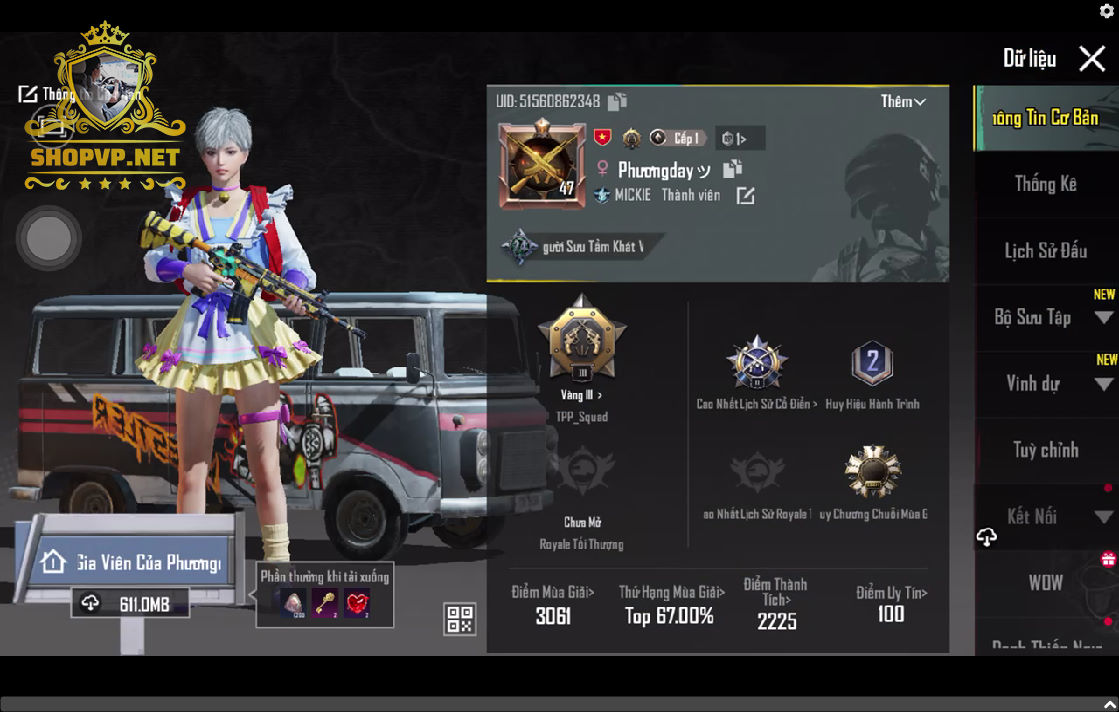Open the WOW tab
This screenshot has width=1119, height=712.
click(x=1045, y=583)
